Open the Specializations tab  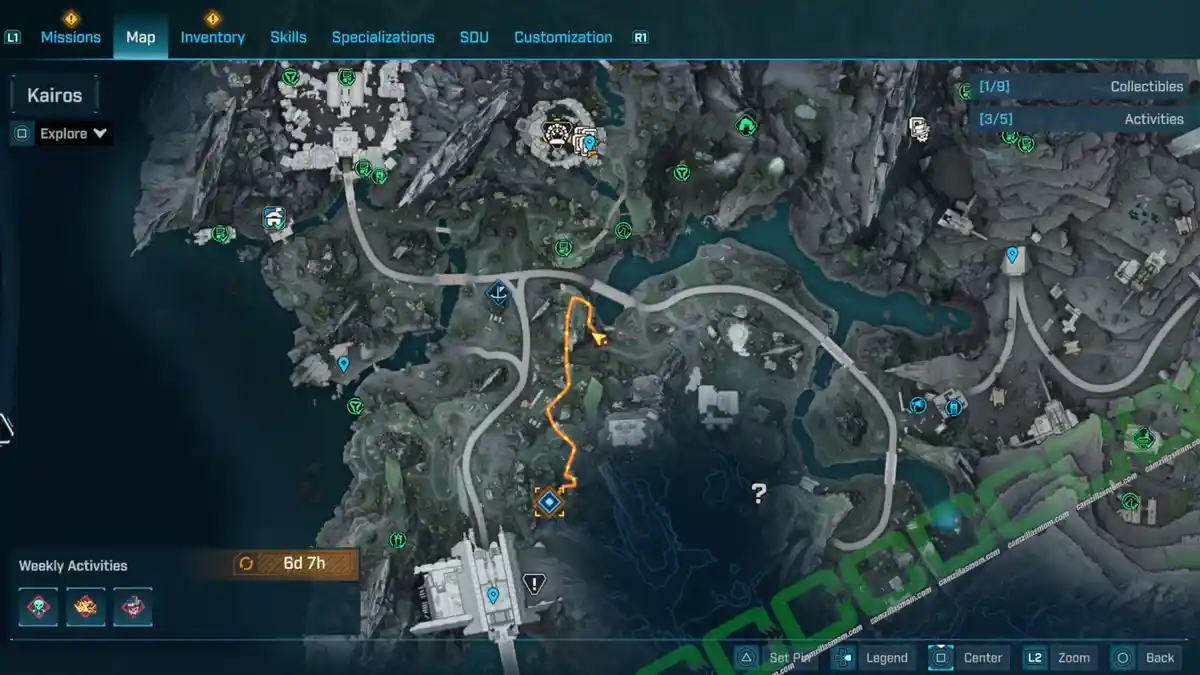[x=383, y=37]
